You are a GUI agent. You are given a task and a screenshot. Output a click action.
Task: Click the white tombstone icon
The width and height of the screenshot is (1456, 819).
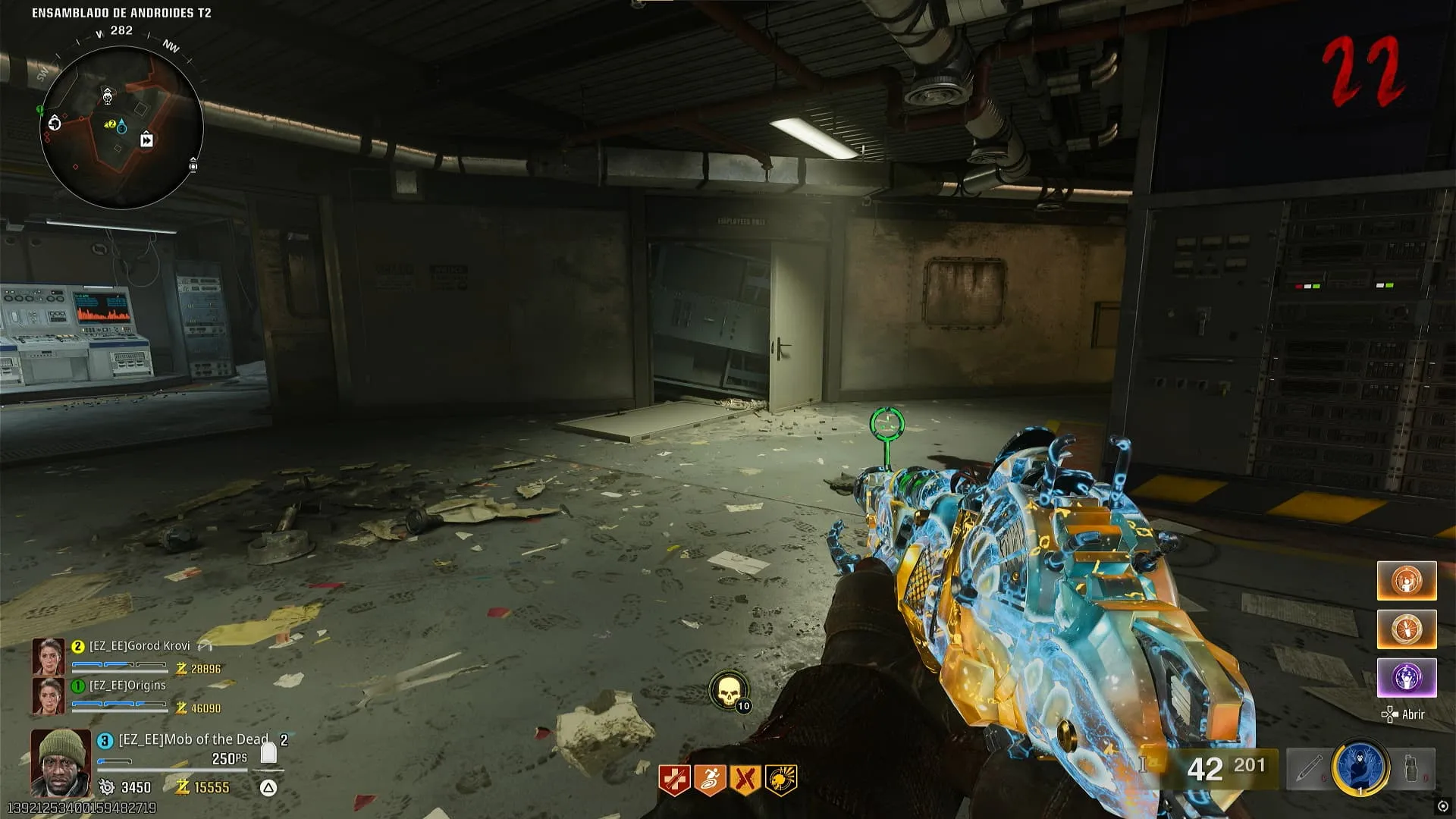[268, 754]
